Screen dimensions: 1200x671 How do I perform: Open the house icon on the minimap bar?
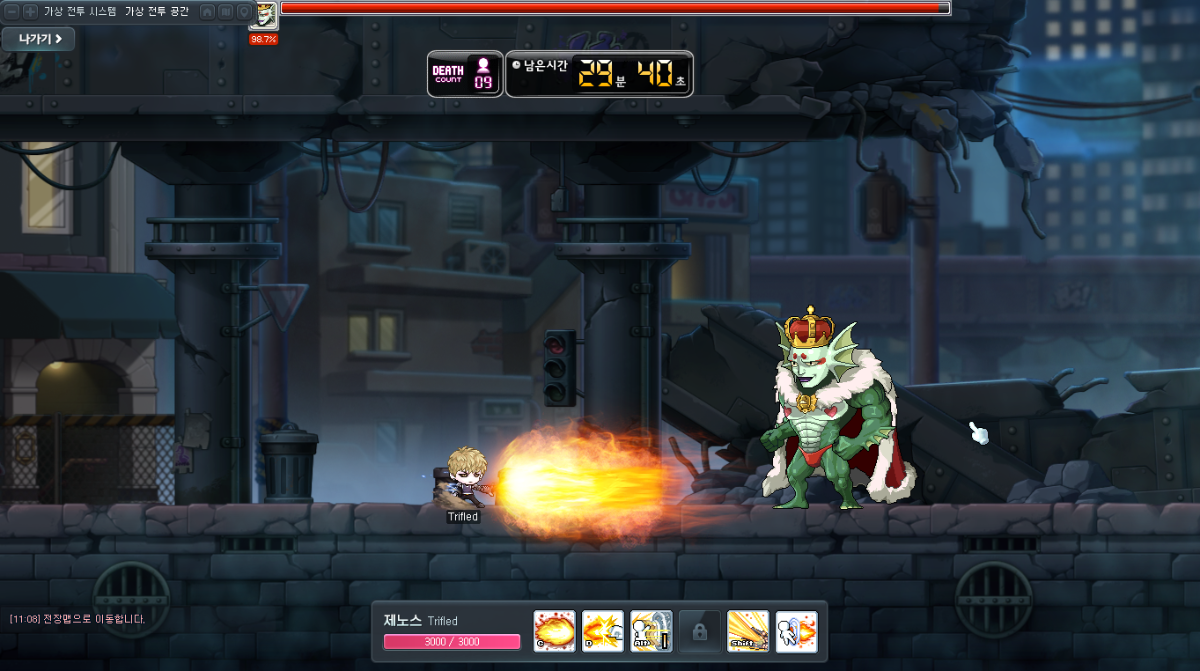click(x=208, y=11)
